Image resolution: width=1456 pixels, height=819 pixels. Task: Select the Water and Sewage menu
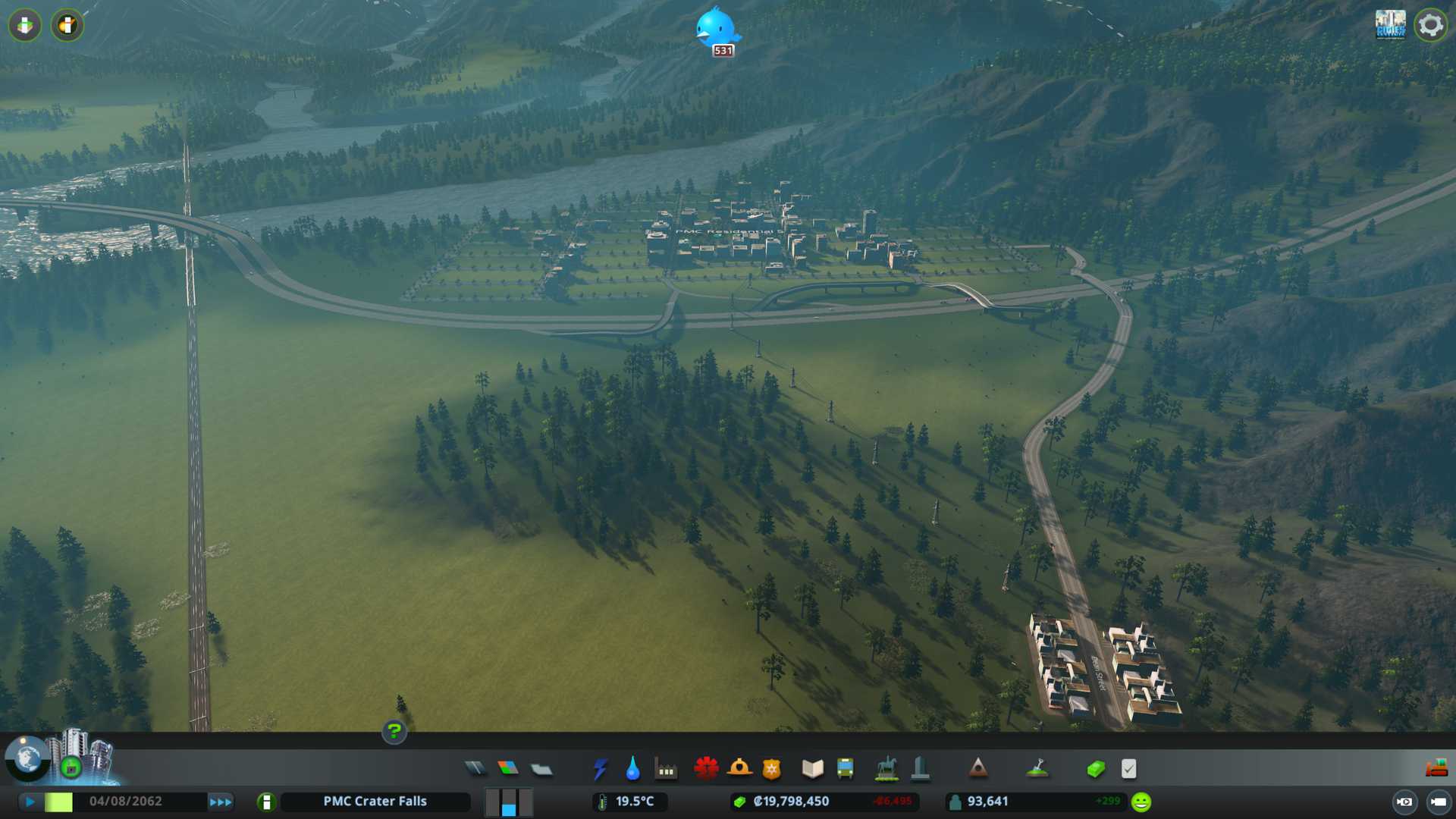[x=633, y=769]
